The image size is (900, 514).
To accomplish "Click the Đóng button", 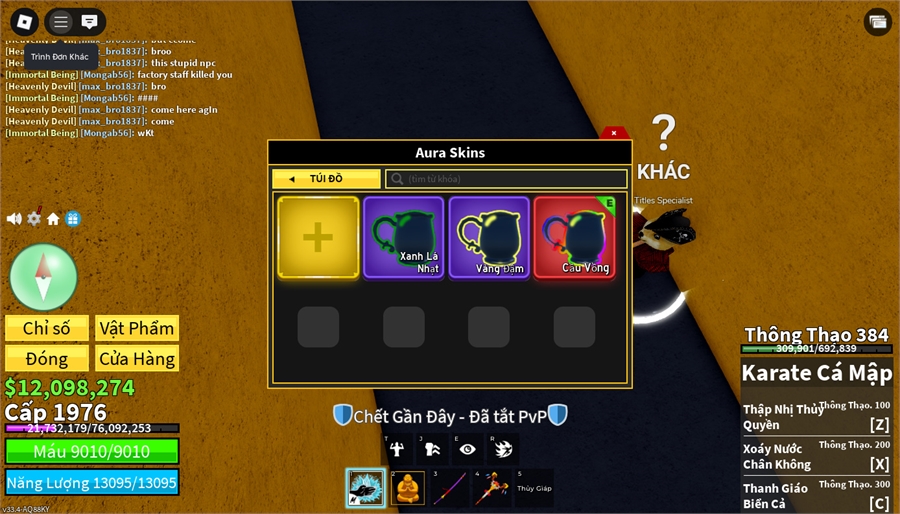I will click(47, 358).
